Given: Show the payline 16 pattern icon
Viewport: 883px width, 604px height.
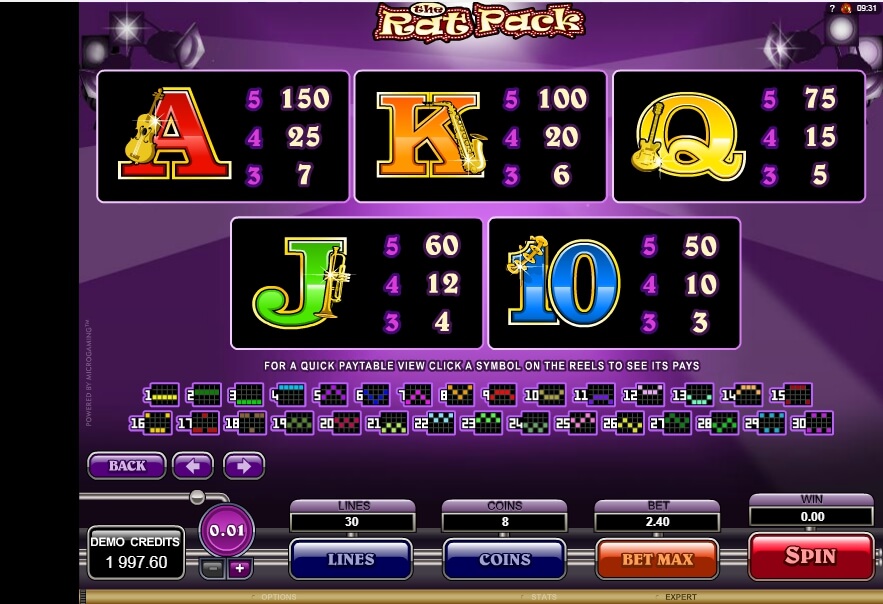Looking at the screenshot, I should pyautogui.click(x=146, y=423).
